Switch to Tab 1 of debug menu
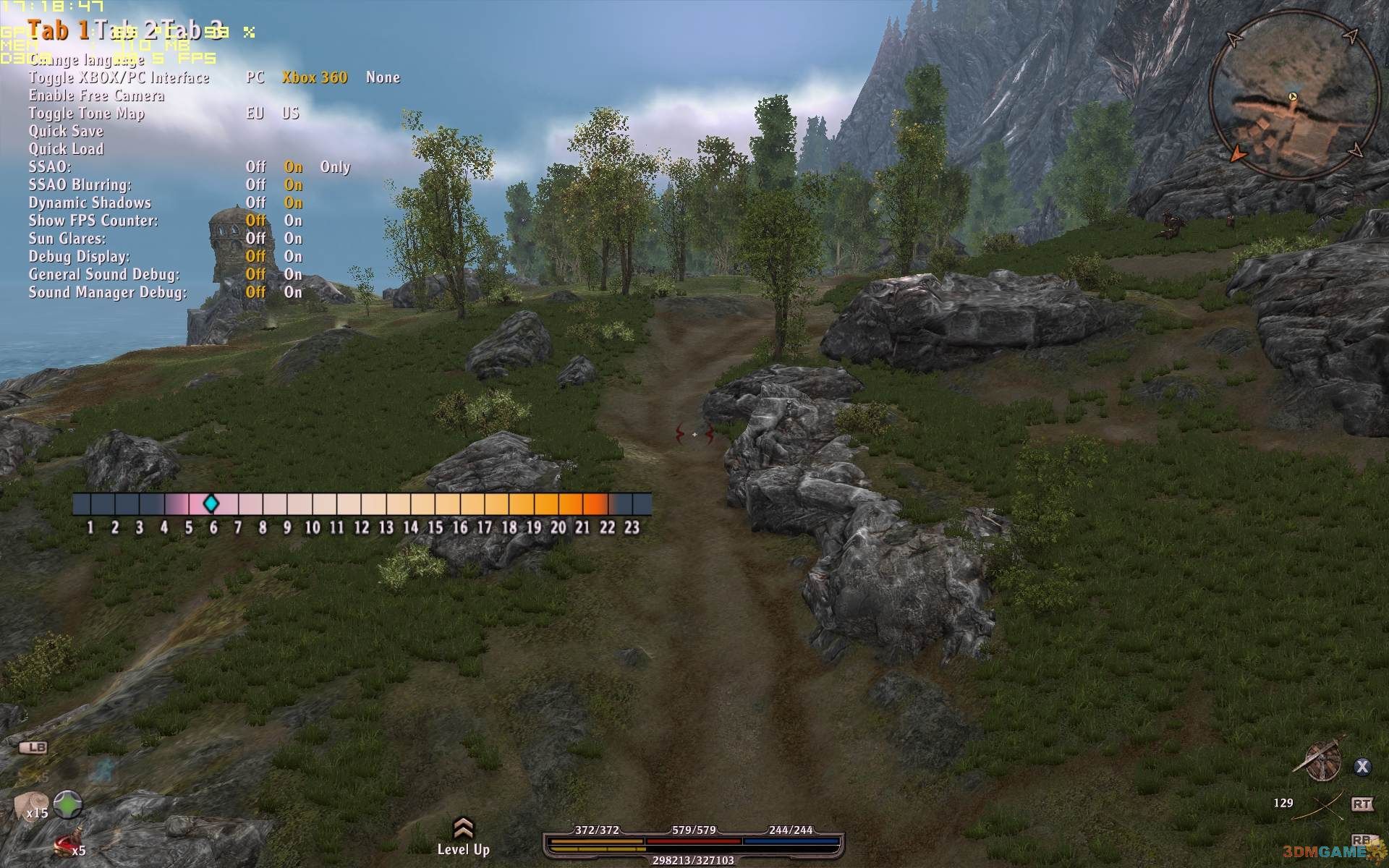This screenshot has width=1389, height=868. [59, 30]
